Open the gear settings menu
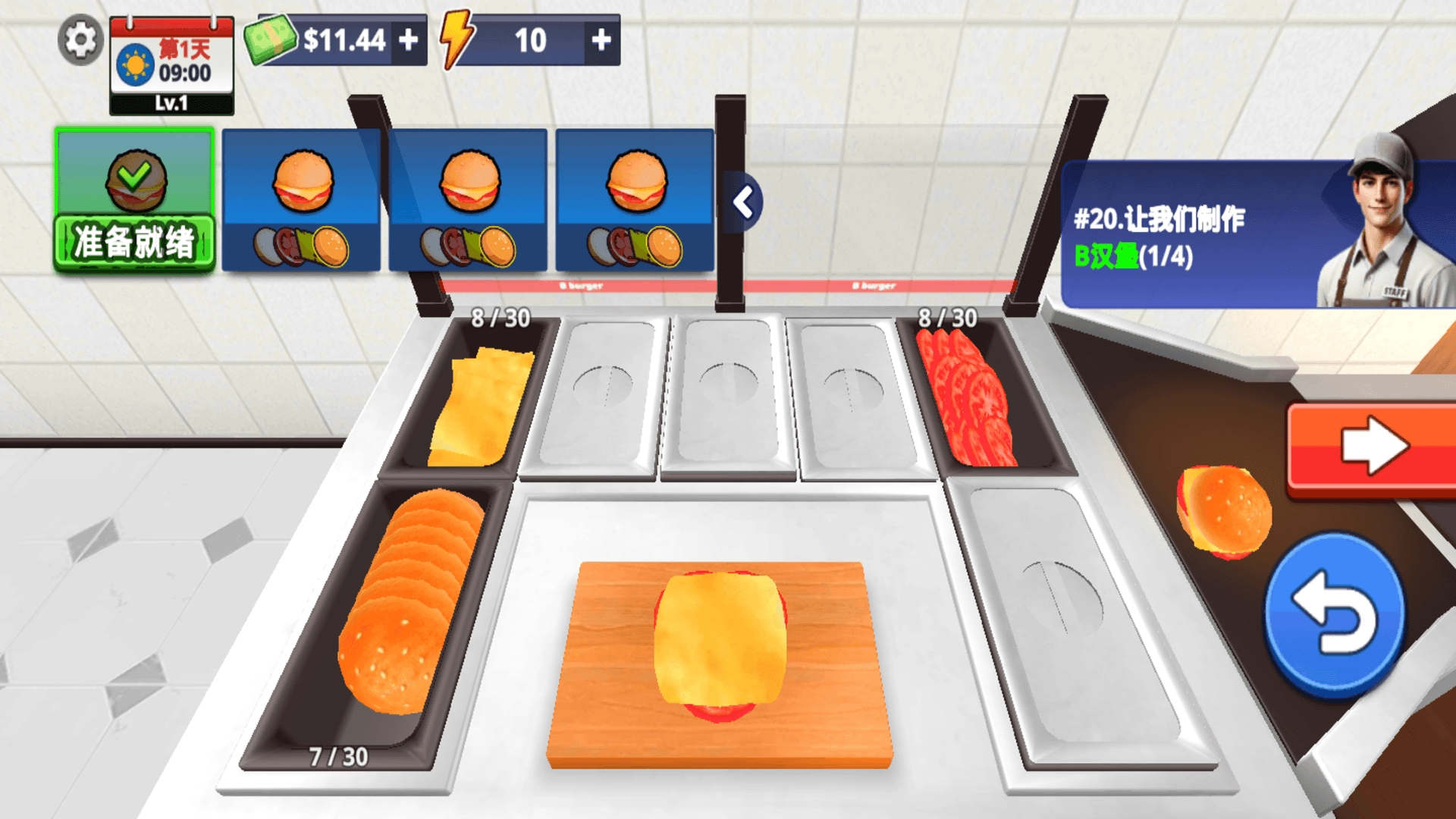1456x819 pixels. click(80, 39)
